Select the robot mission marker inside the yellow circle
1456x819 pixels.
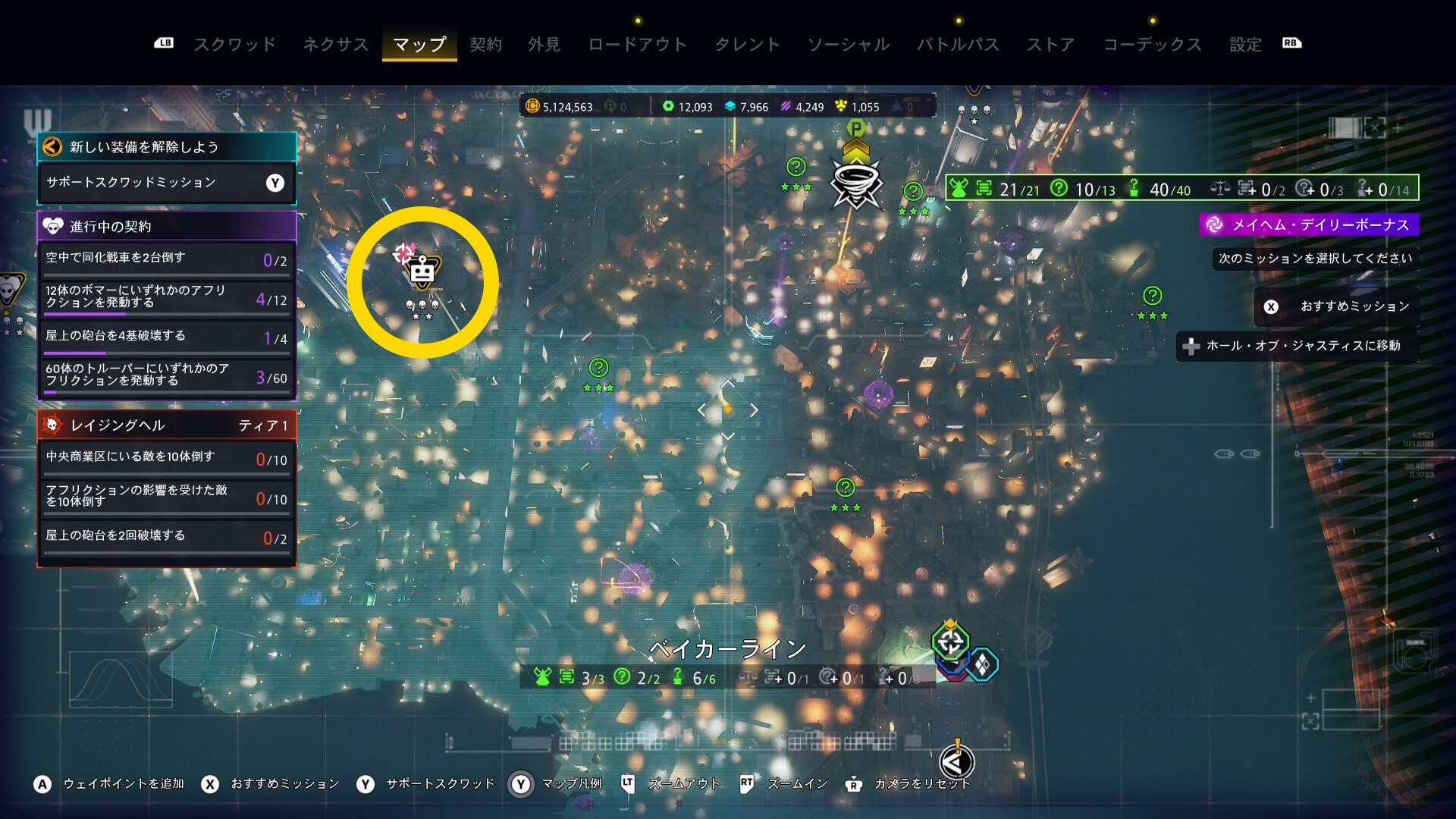(x=422, y=271)
